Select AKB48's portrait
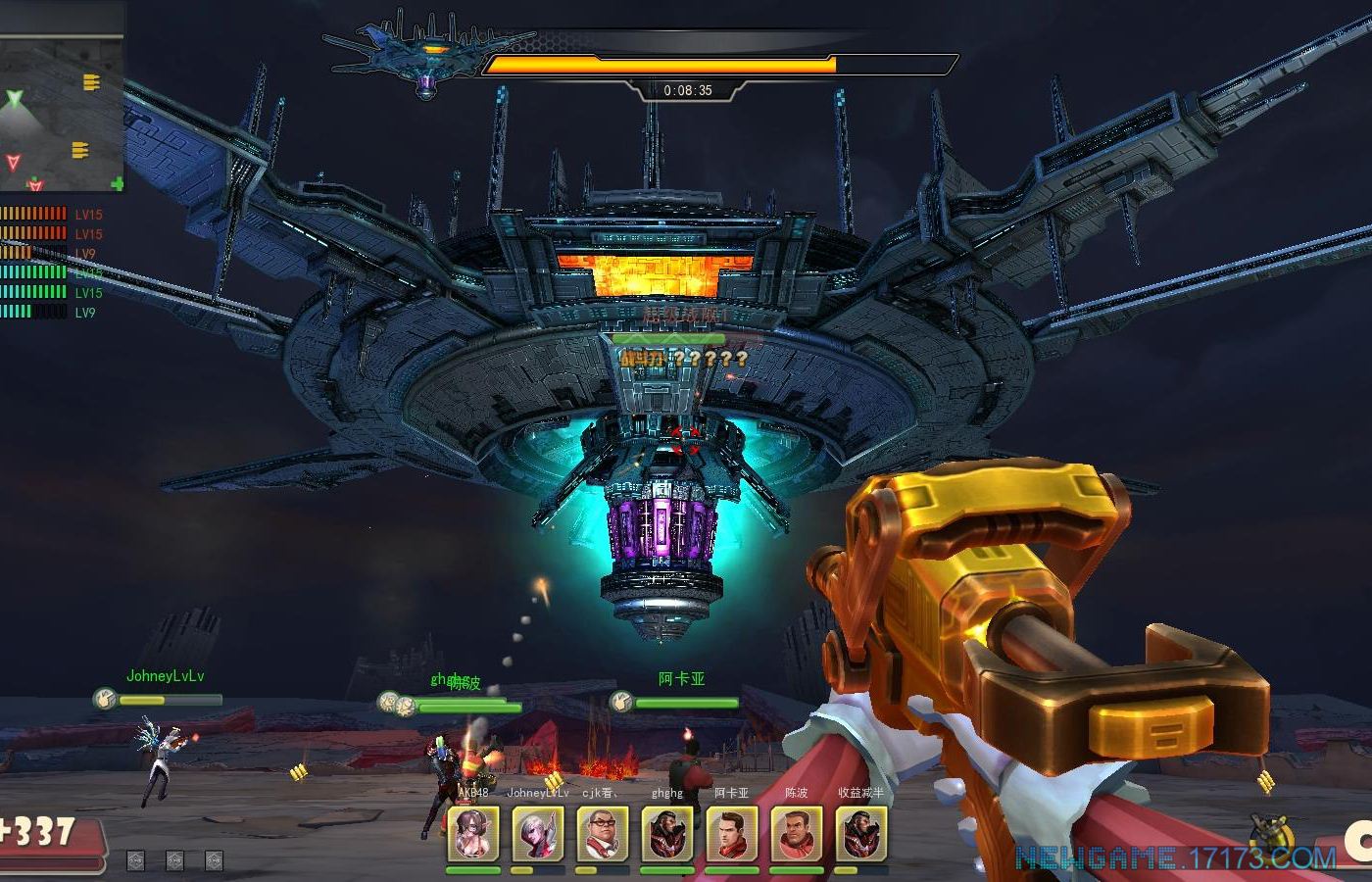1372x882 pixels. click(472, 834)
